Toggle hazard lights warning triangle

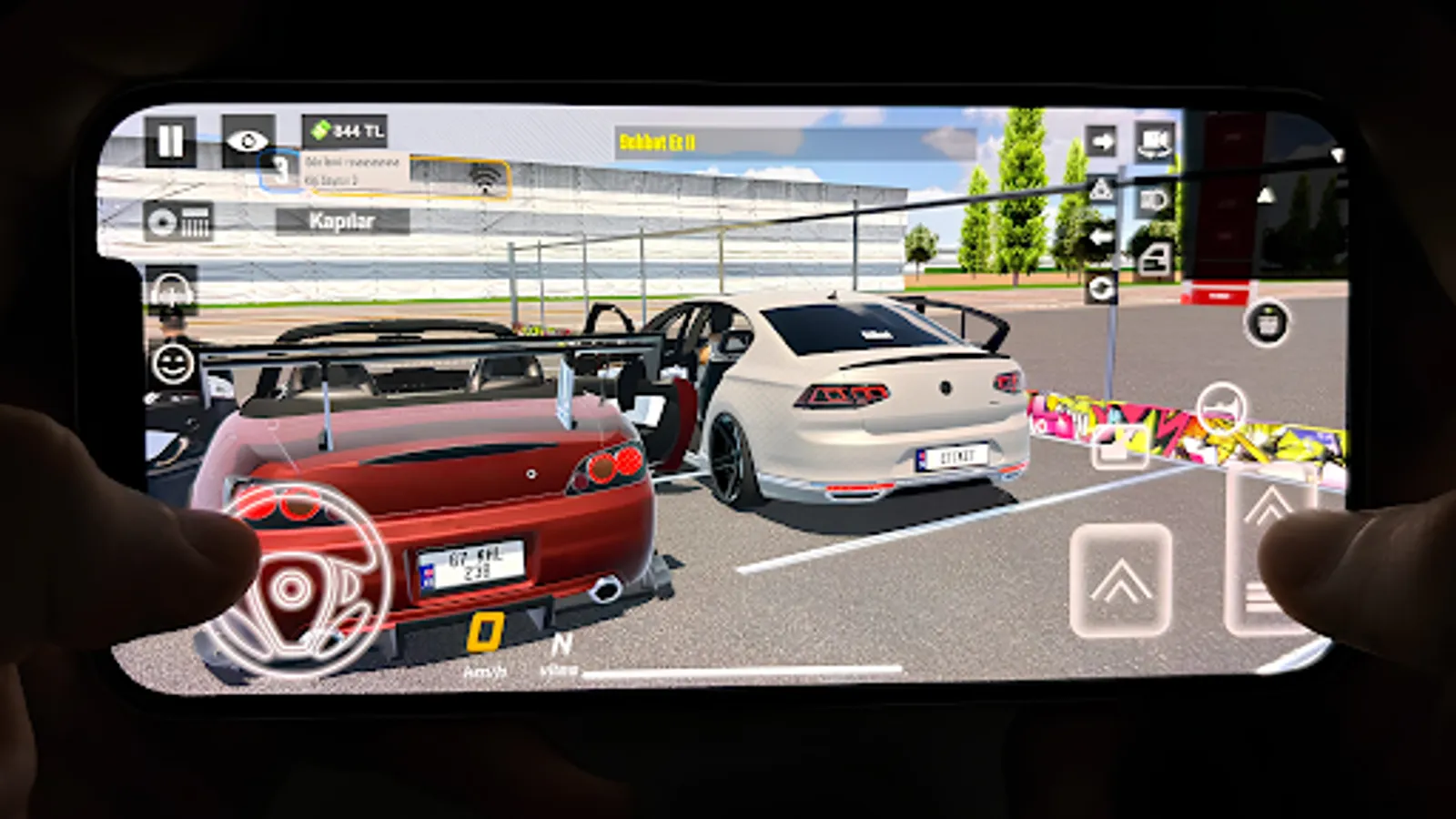pyautogui.click(x=1100, y=191)
